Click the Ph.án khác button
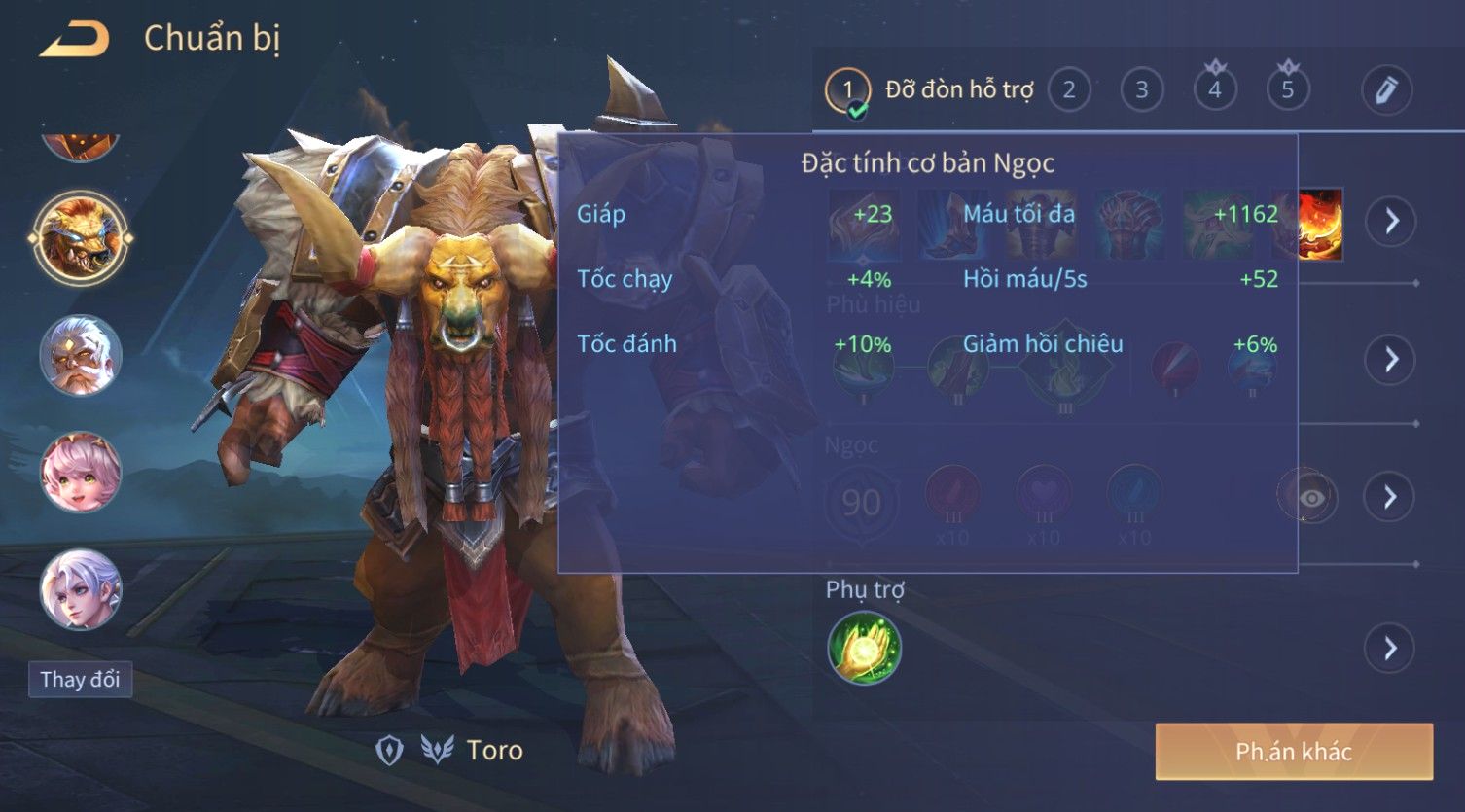 [x=1294, y=751]
